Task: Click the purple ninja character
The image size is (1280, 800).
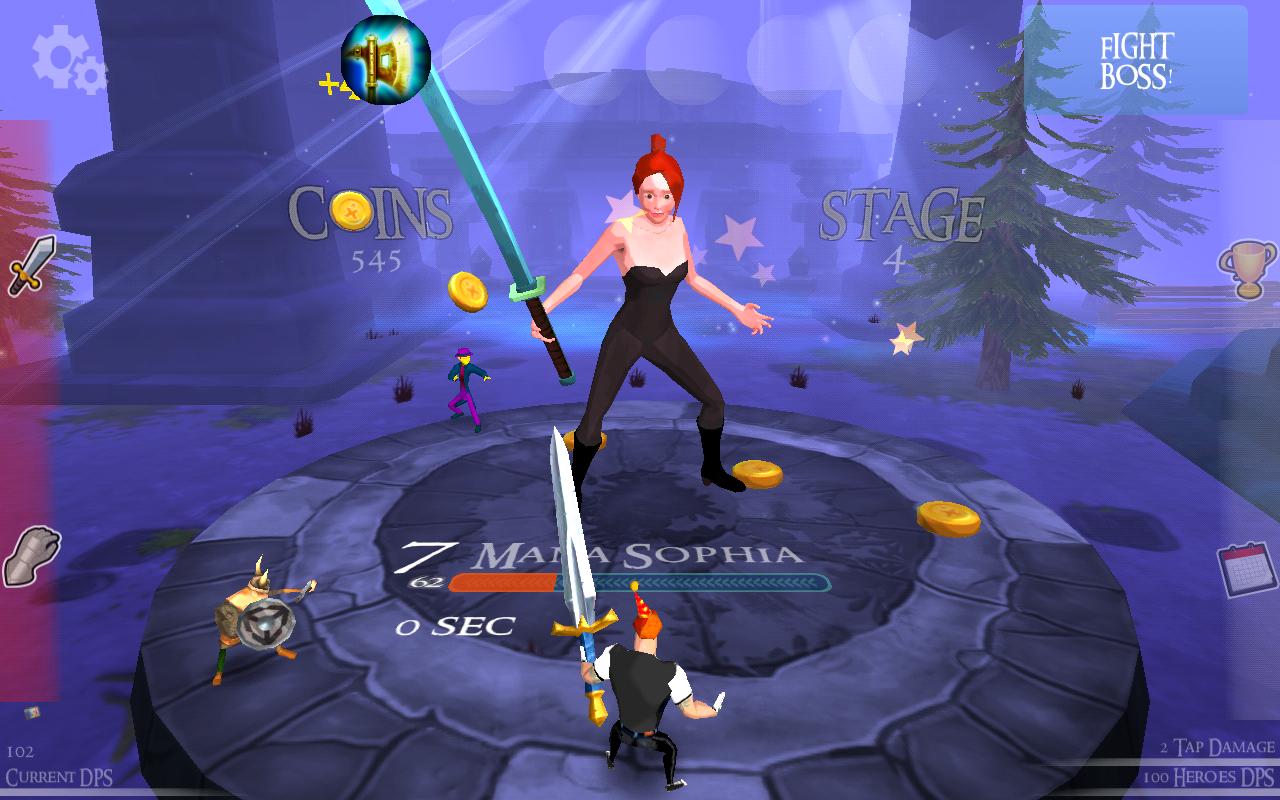Action: (x=462, y=385)
